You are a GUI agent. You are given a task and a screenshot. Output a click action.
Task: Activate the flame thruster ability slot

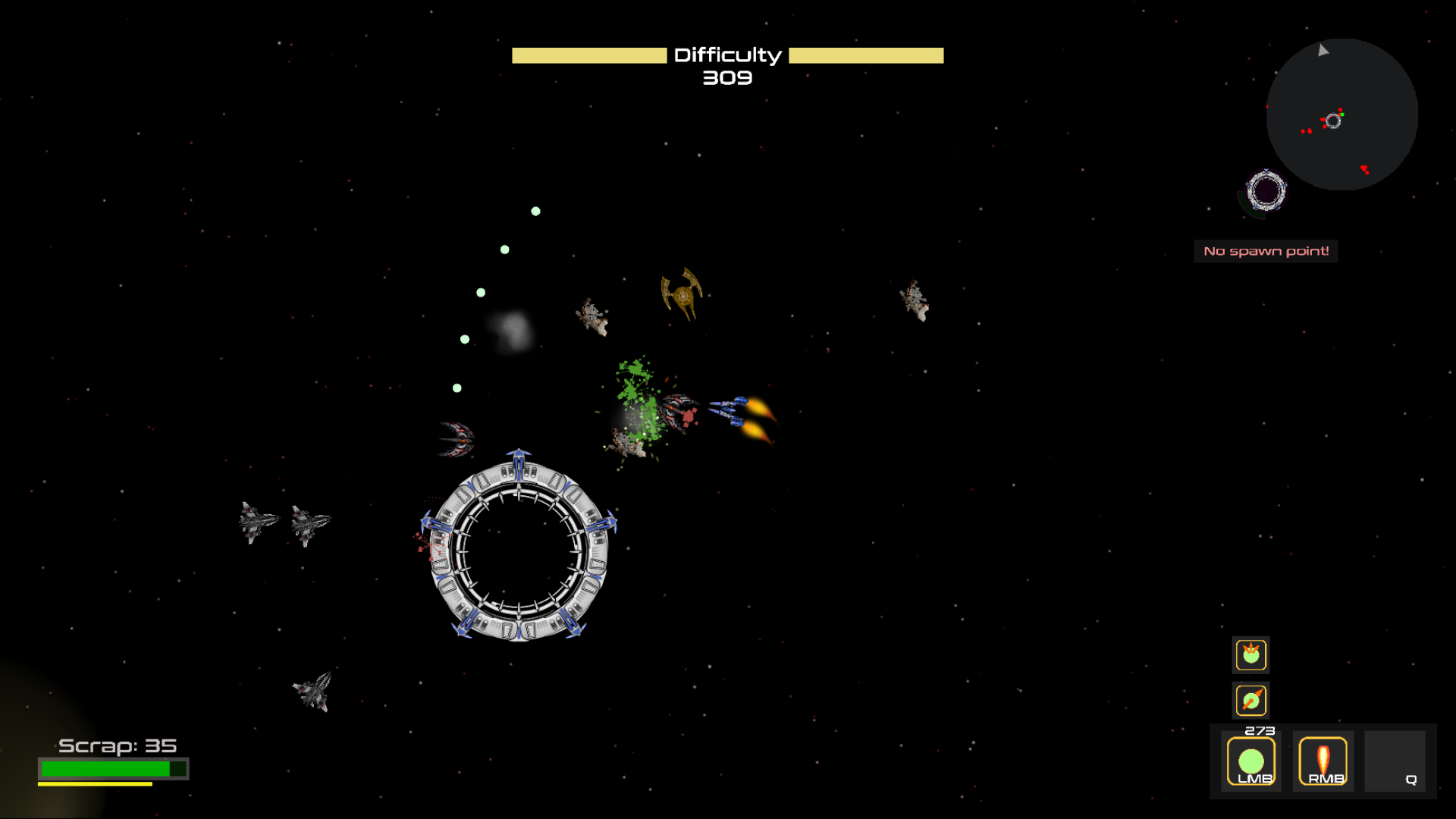coord(1323,761)
